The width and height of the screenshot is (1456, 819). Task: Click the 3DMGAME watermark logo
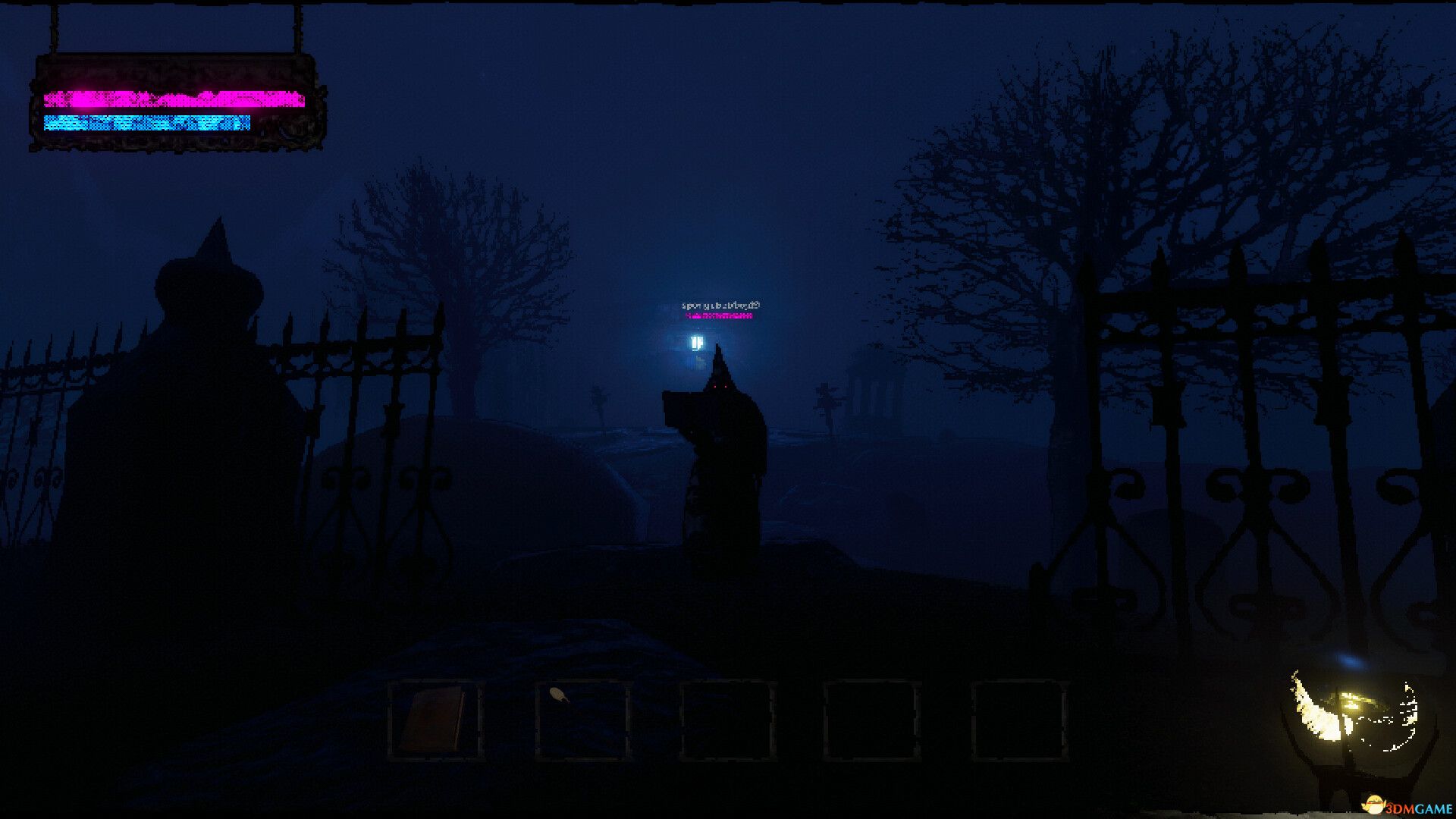click(1407, 802)
